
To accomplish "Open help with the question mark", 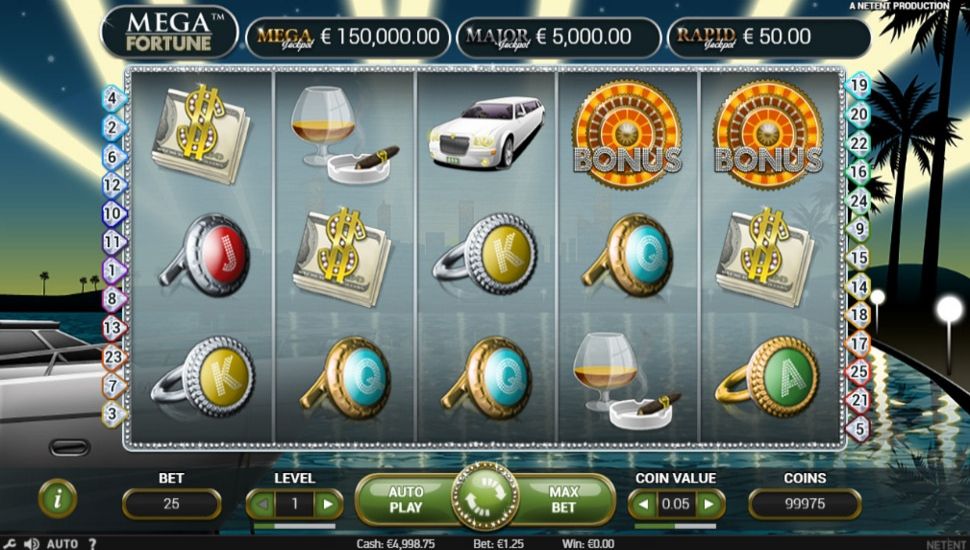I will coord(92,543).
